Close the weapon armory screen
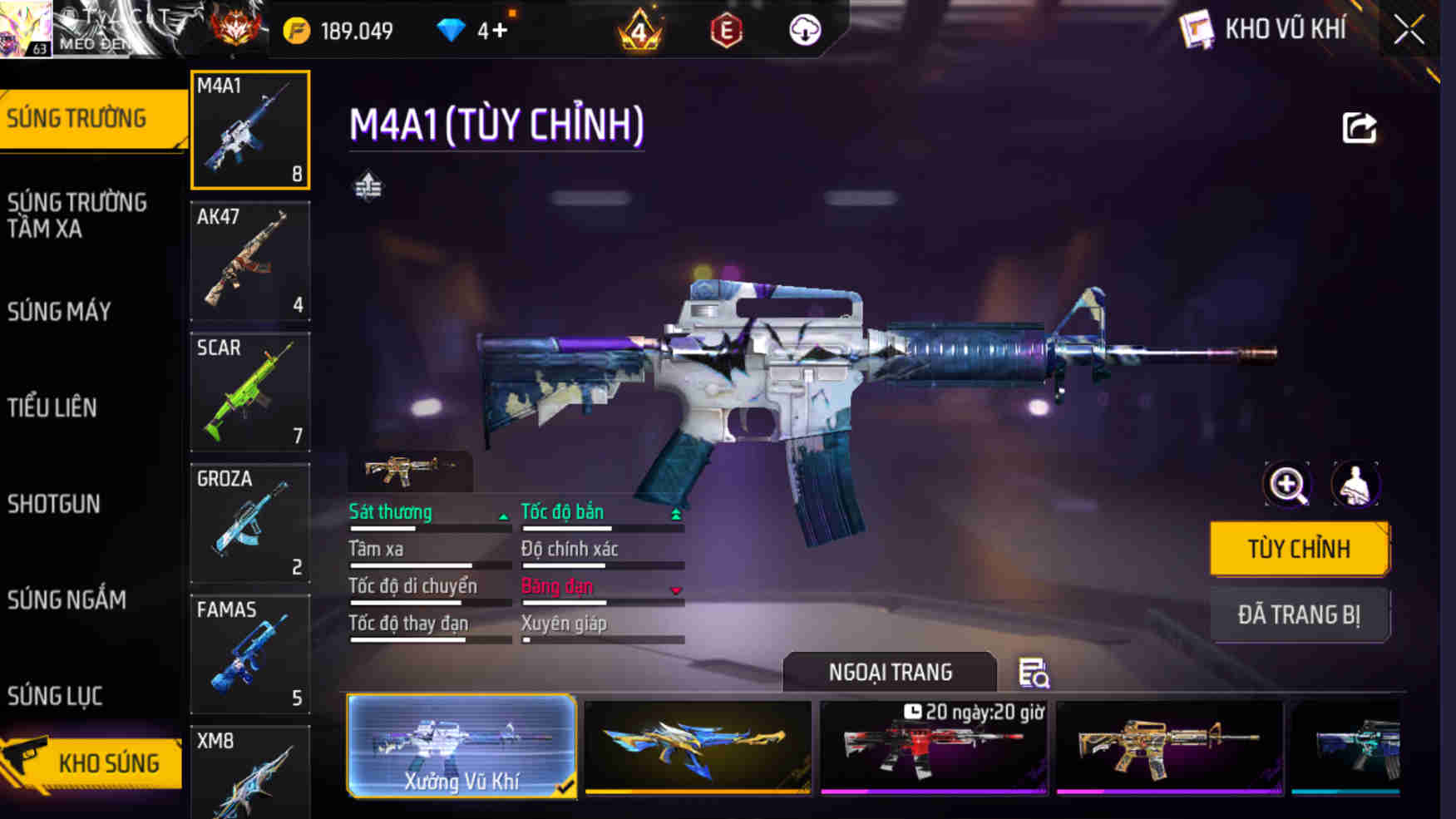1456x819 pixels. [x=1409, y=31]
